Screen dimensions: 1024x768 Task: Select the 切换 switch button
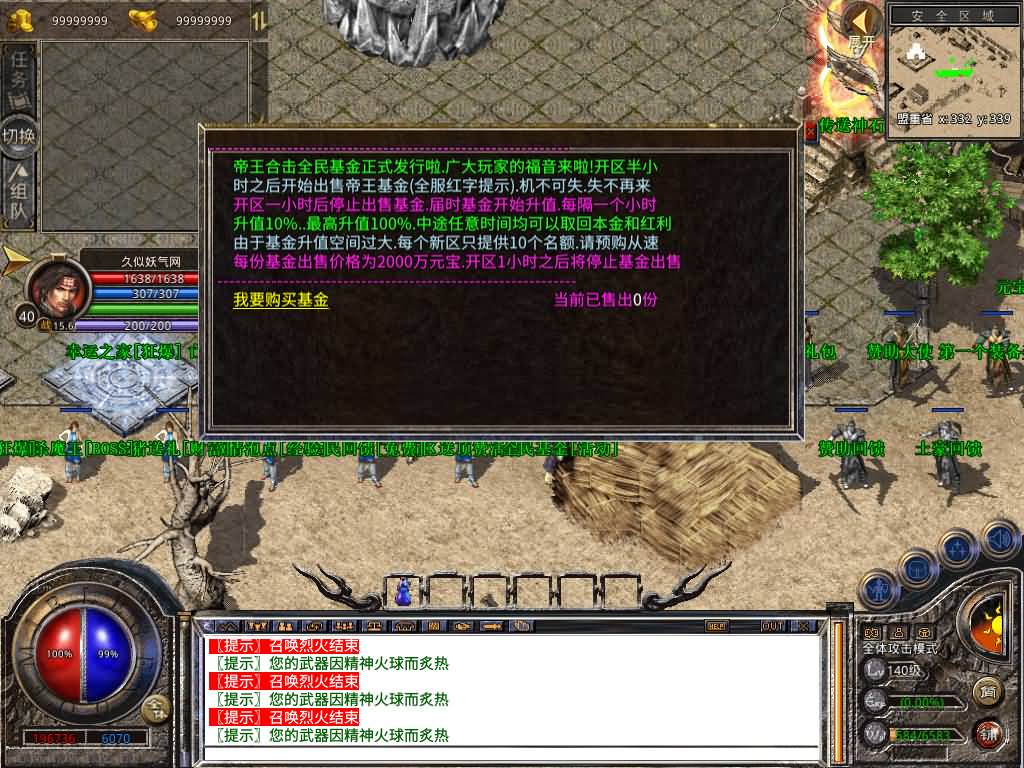20,135
